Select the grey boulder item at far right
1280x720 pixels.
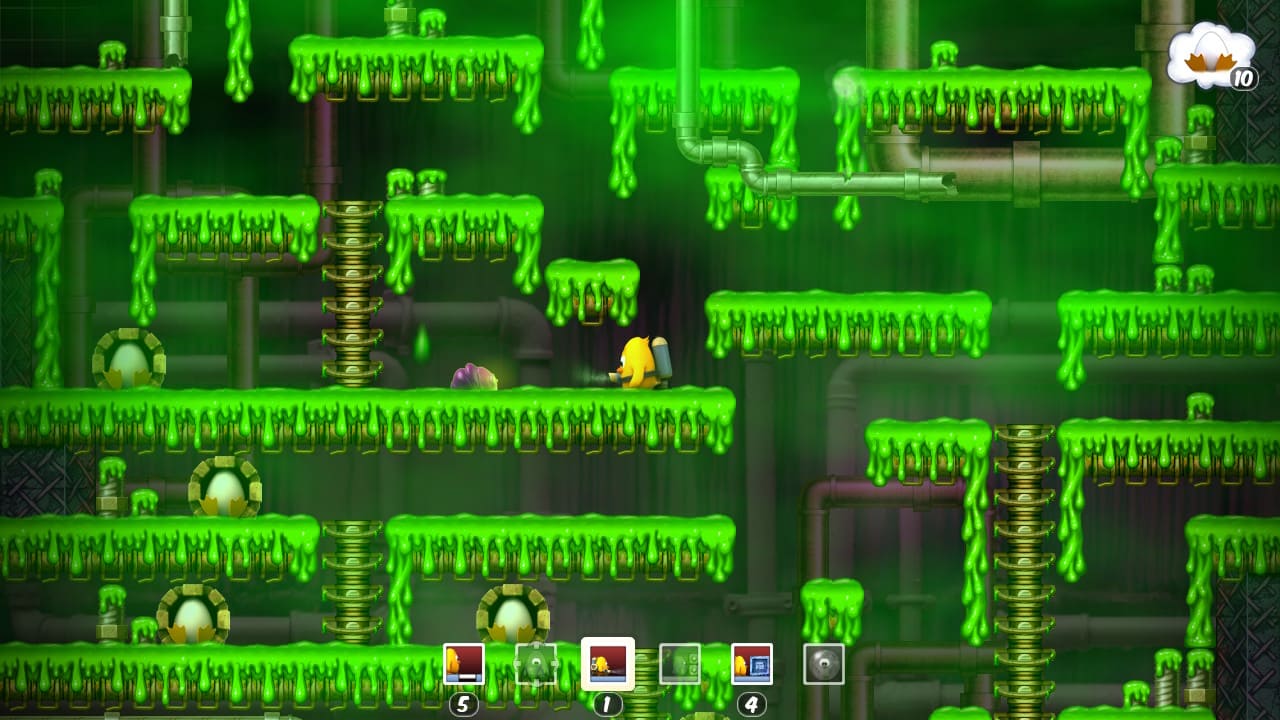point(824,663)
